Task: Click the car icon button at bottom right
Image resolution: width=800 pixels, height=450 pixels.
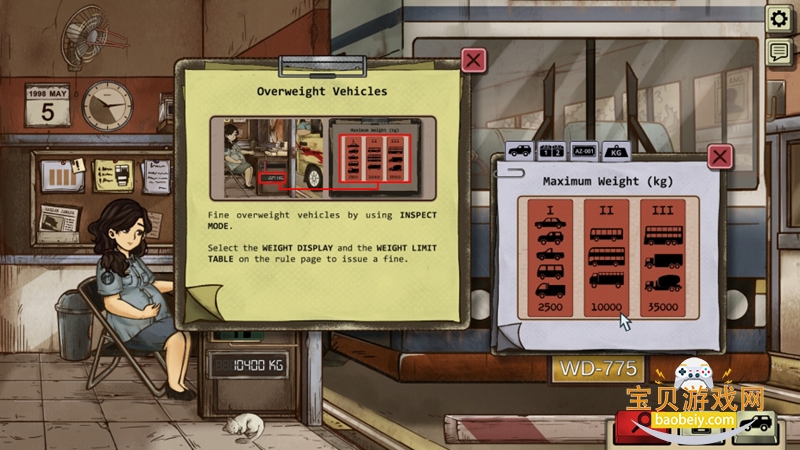Action: point(755,425)
